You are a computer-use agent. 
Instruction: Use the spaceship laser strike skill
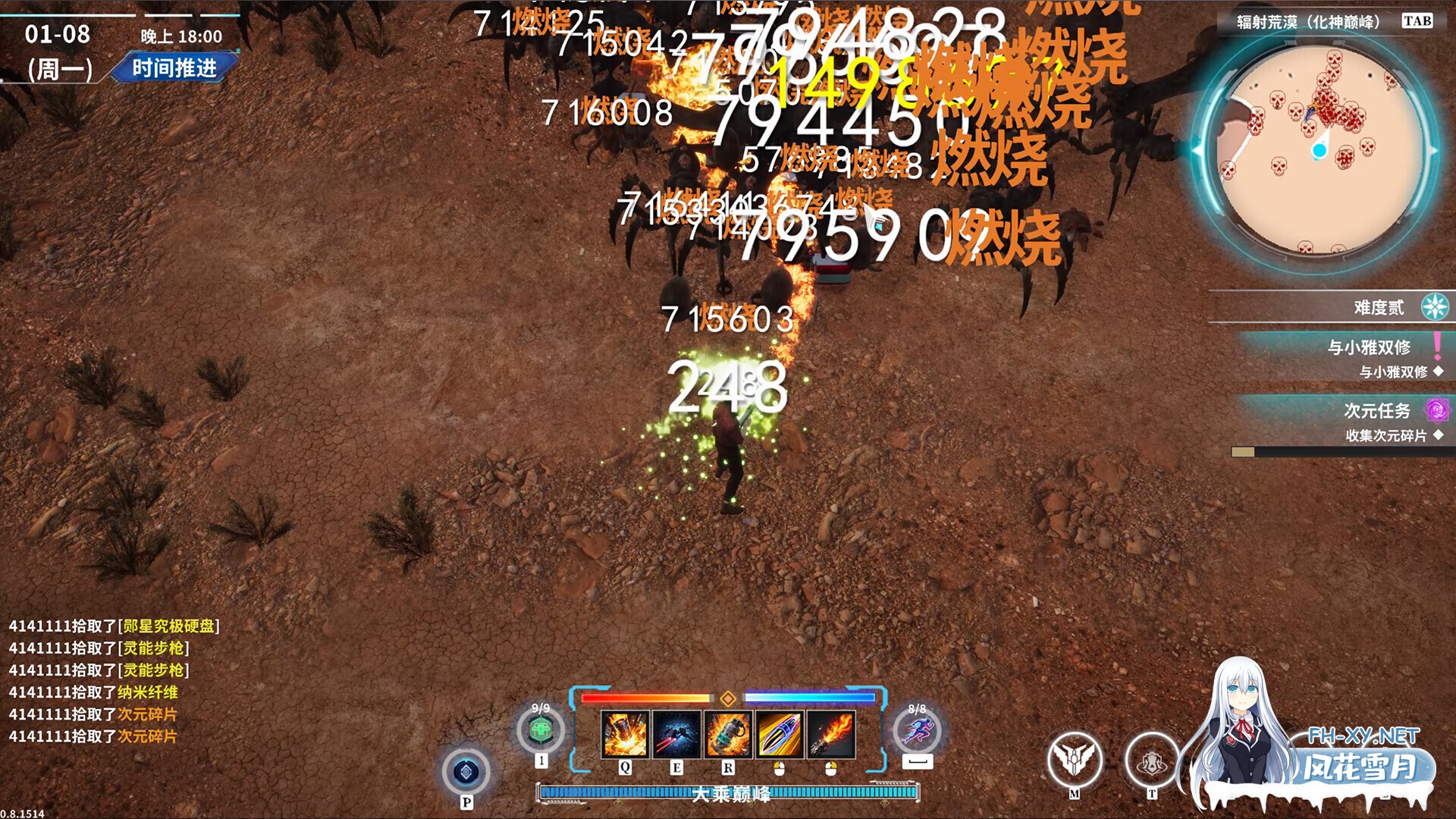click(676, 734)
